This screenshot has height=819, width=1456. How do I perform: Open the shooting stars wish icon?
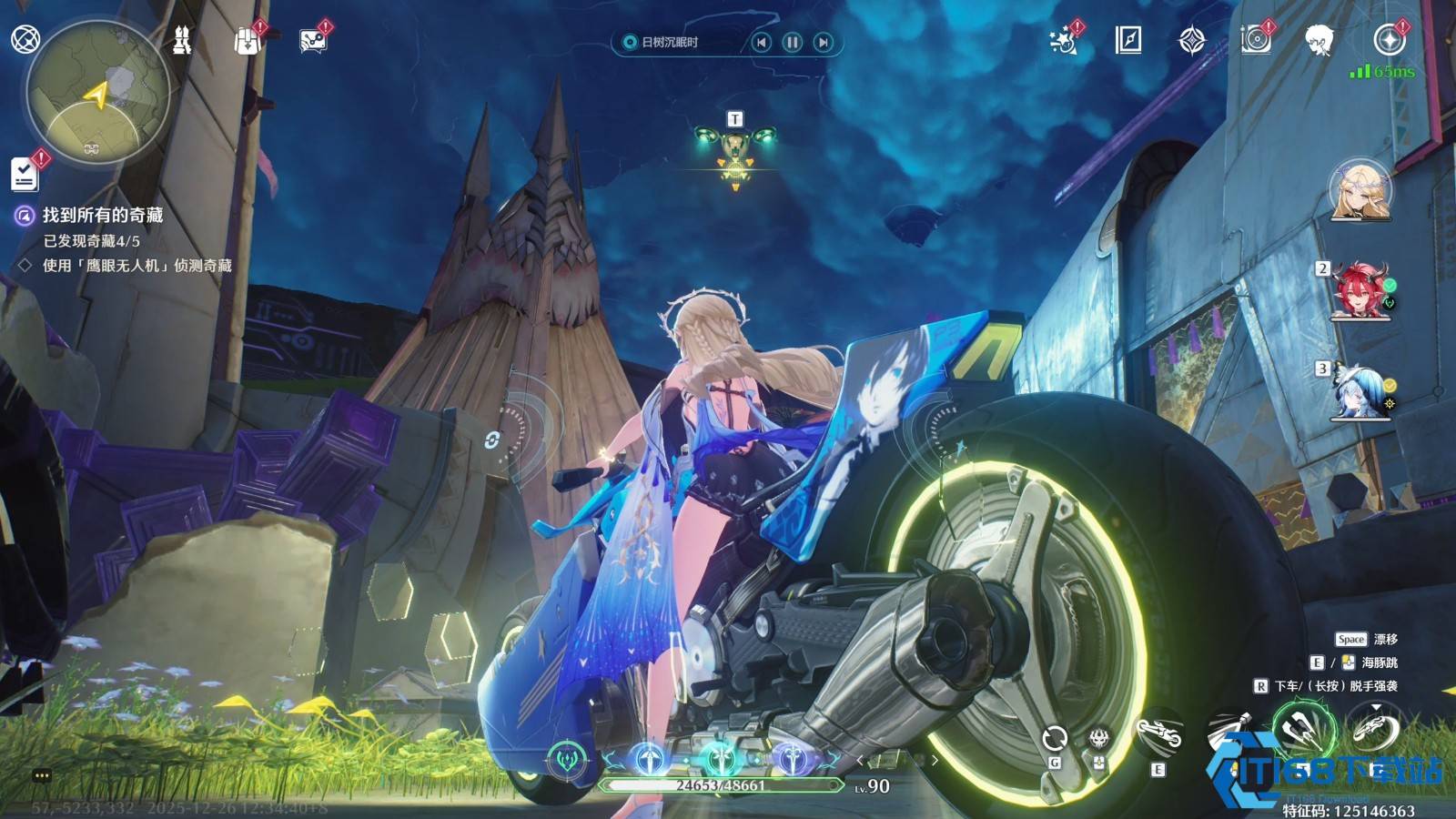point(1062,41)
